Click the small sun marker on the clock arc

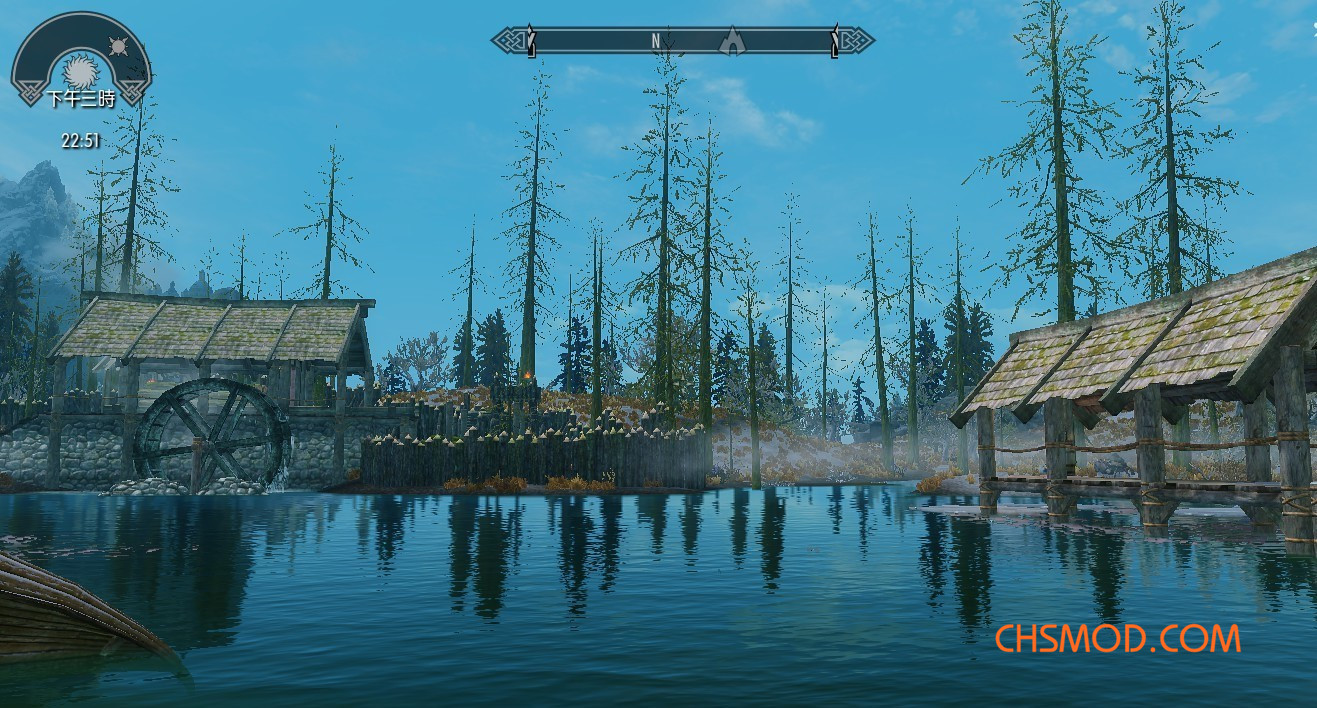pyautogui.click(x=120, y=46)
